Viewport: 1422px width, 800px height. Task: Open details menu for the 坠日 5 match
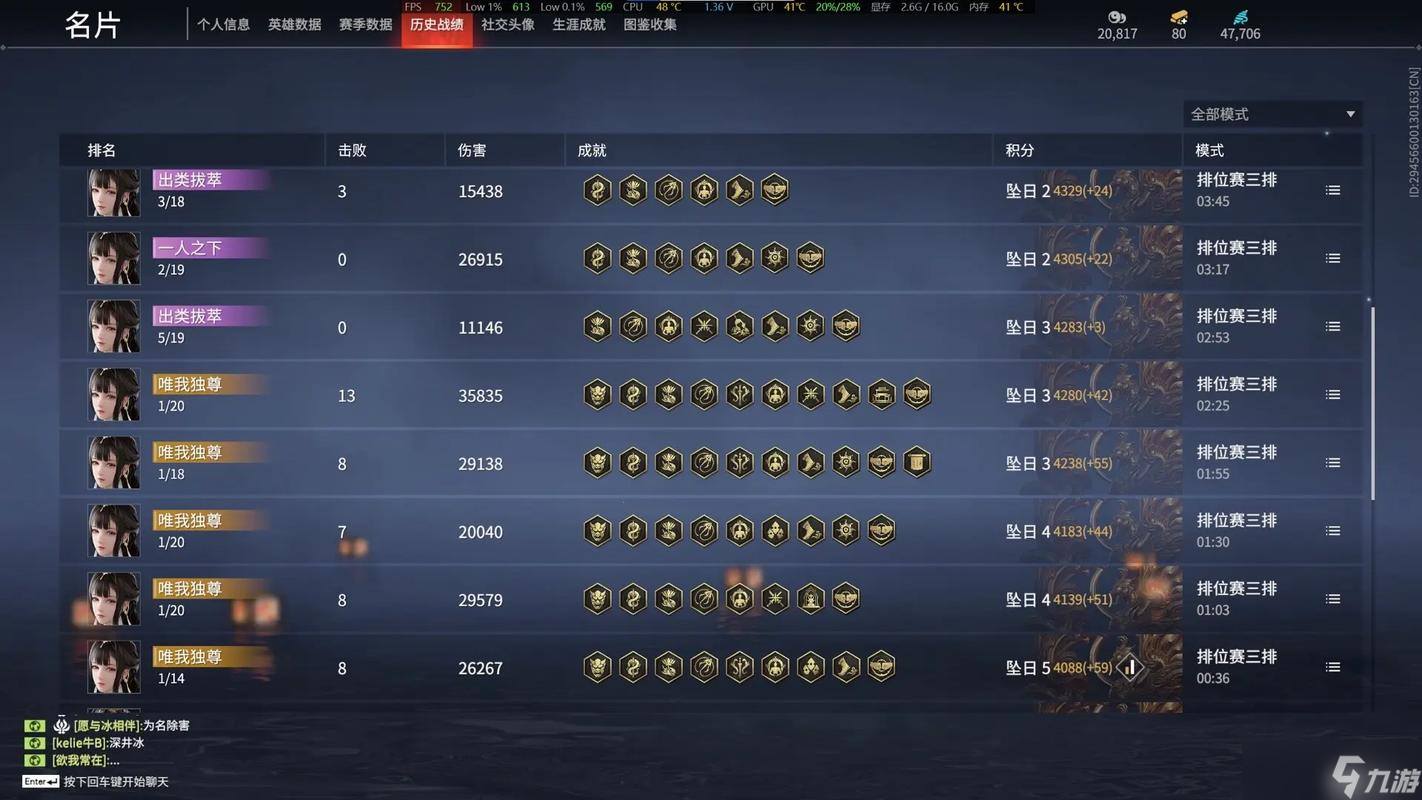pos(1332,666)
